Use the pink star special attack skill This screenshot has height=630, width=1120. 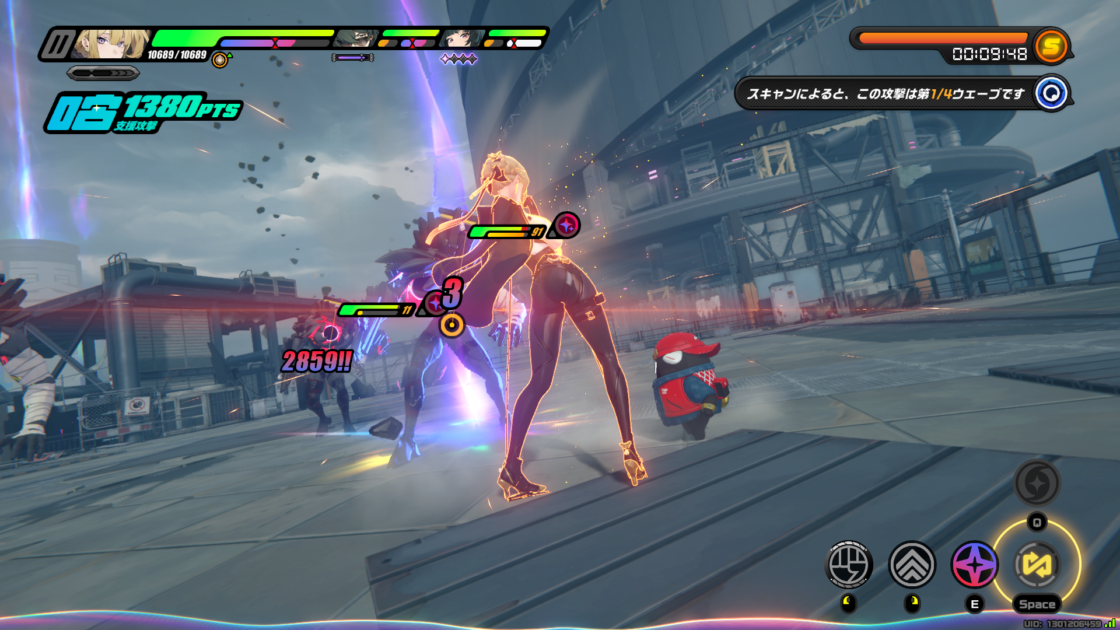tap(974, 564)
